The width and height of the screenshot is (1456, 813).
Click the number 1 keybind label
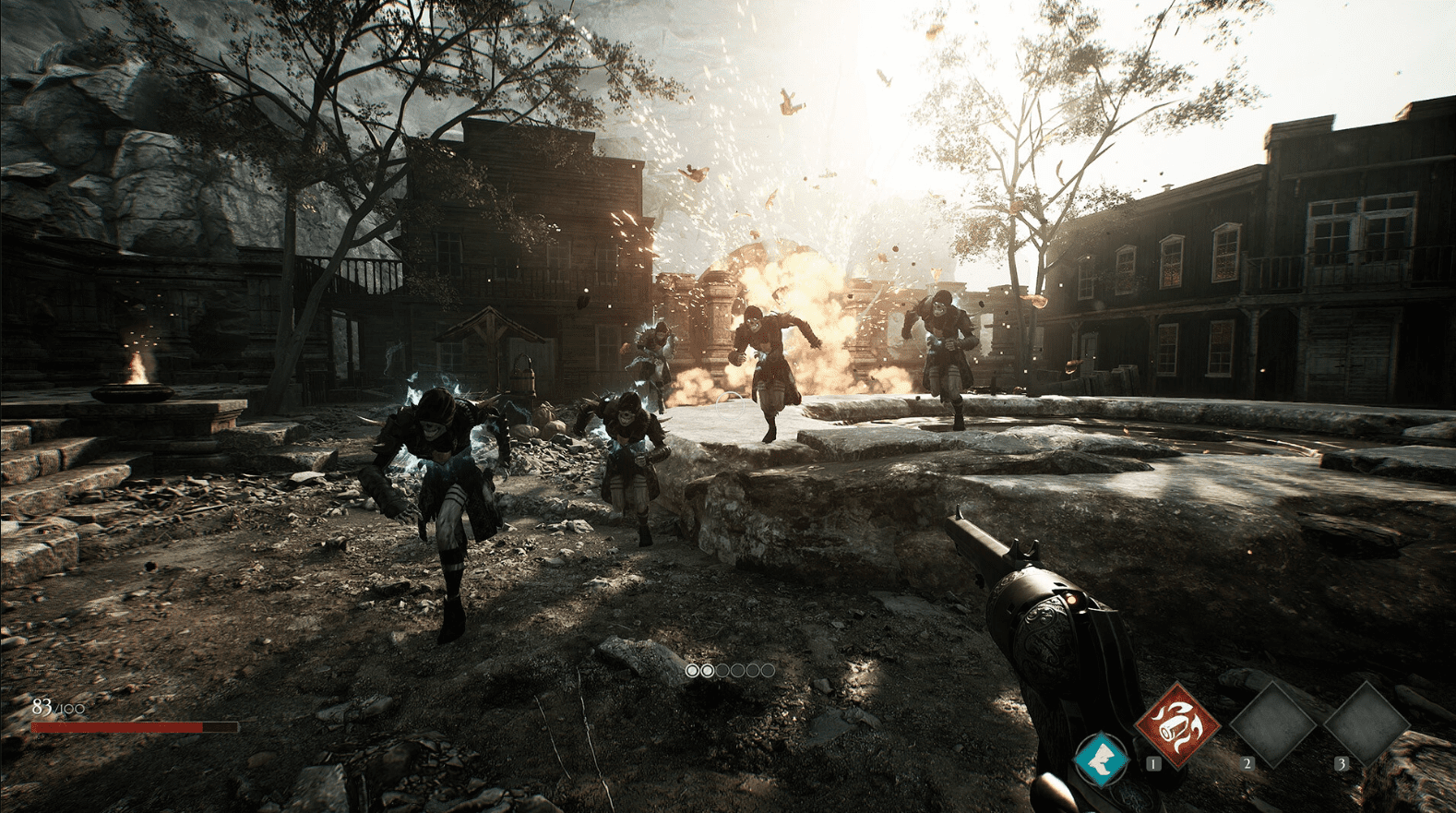(1152, 764)
